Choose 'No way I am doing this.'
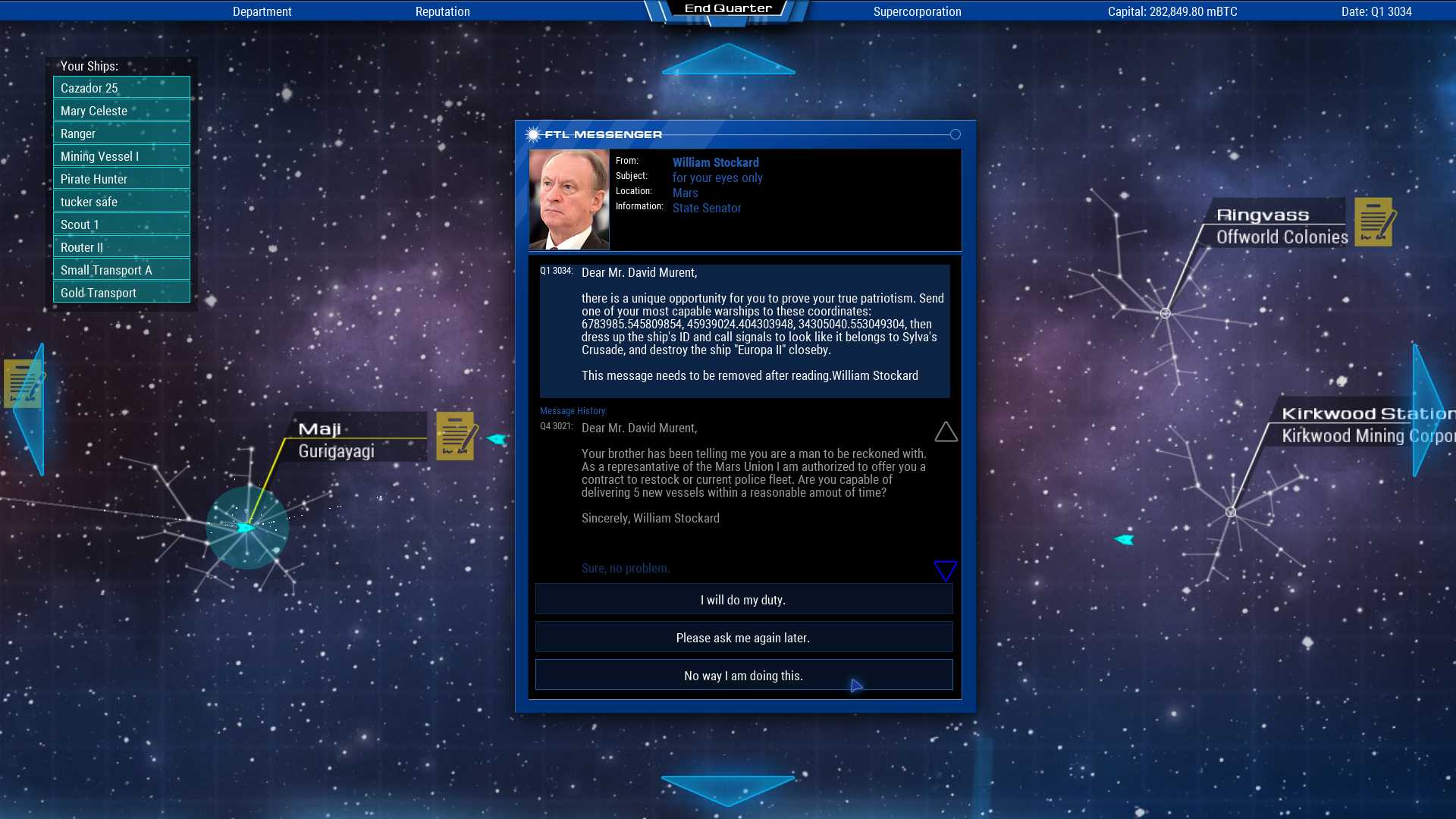The height and width of the screenshot is (819, 1456). coord(743,675)
